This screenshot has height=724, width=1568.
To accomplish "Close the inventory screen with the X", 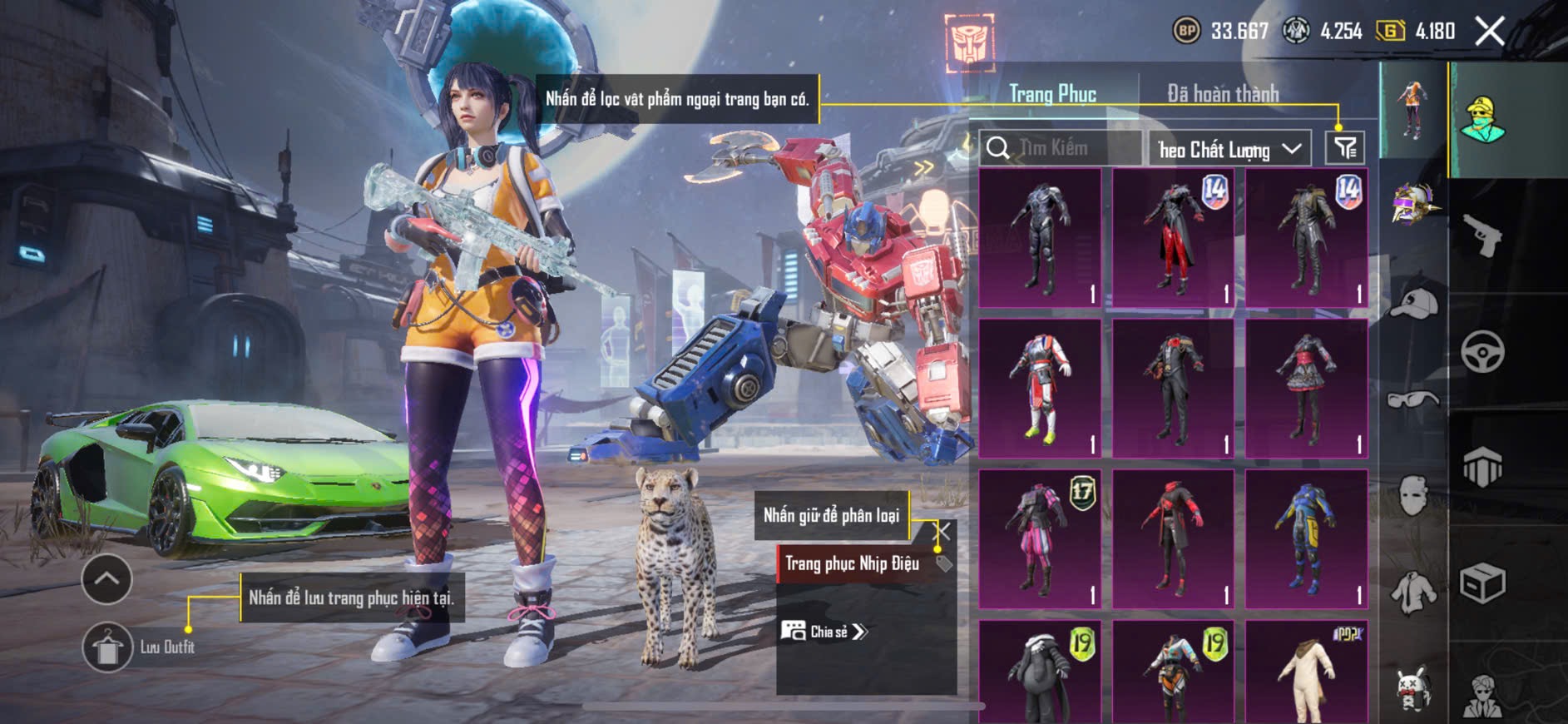I will [x=1489, y=32].
